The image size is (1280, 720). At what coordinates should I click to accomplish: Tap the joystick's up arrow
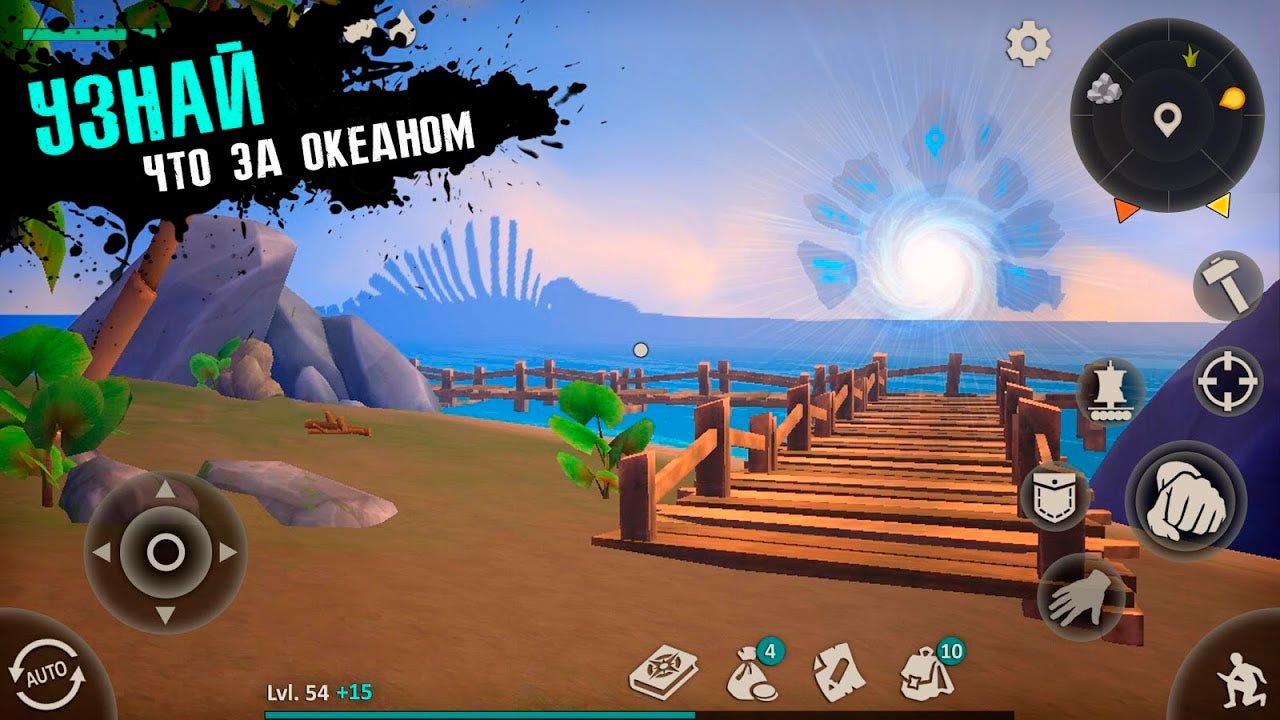[165, 490]
